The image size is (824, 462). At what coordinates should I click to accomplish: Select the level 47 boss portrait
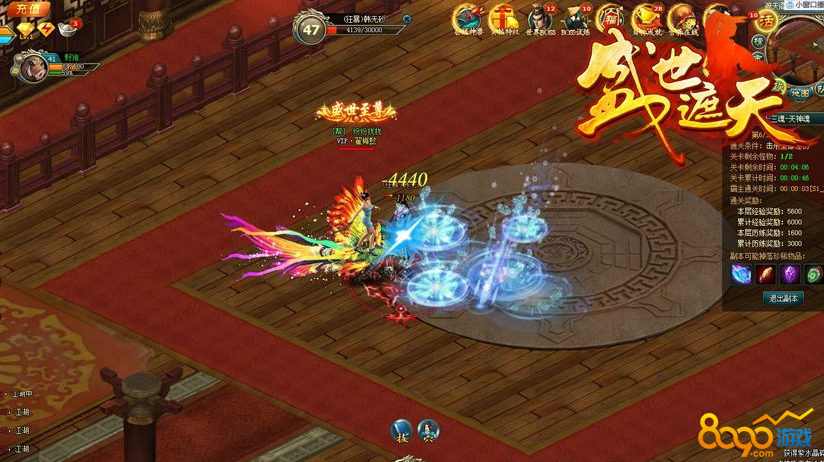311,28
